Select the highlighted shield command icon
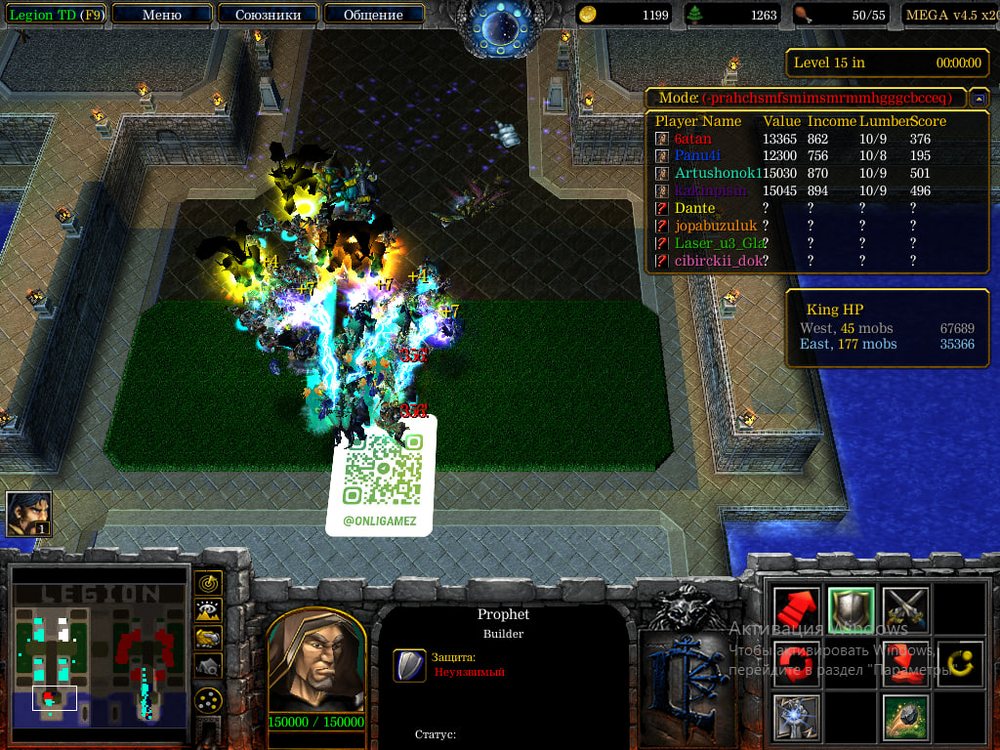Image resolution: width=1000 pixels, height=750 pixels. pyautogui.click(x=851, y=610)
